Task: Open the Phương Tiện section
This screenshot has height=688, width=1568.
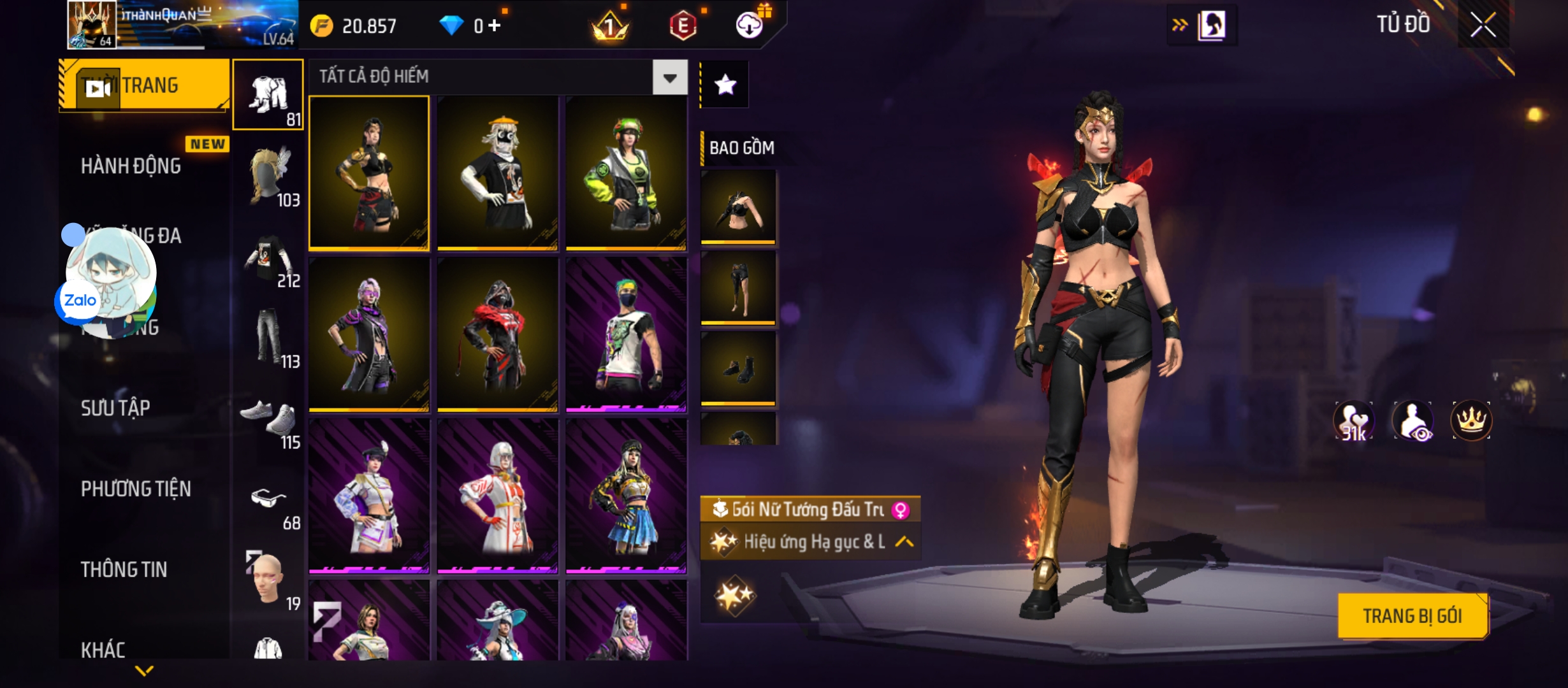Action: pos(136,489)
